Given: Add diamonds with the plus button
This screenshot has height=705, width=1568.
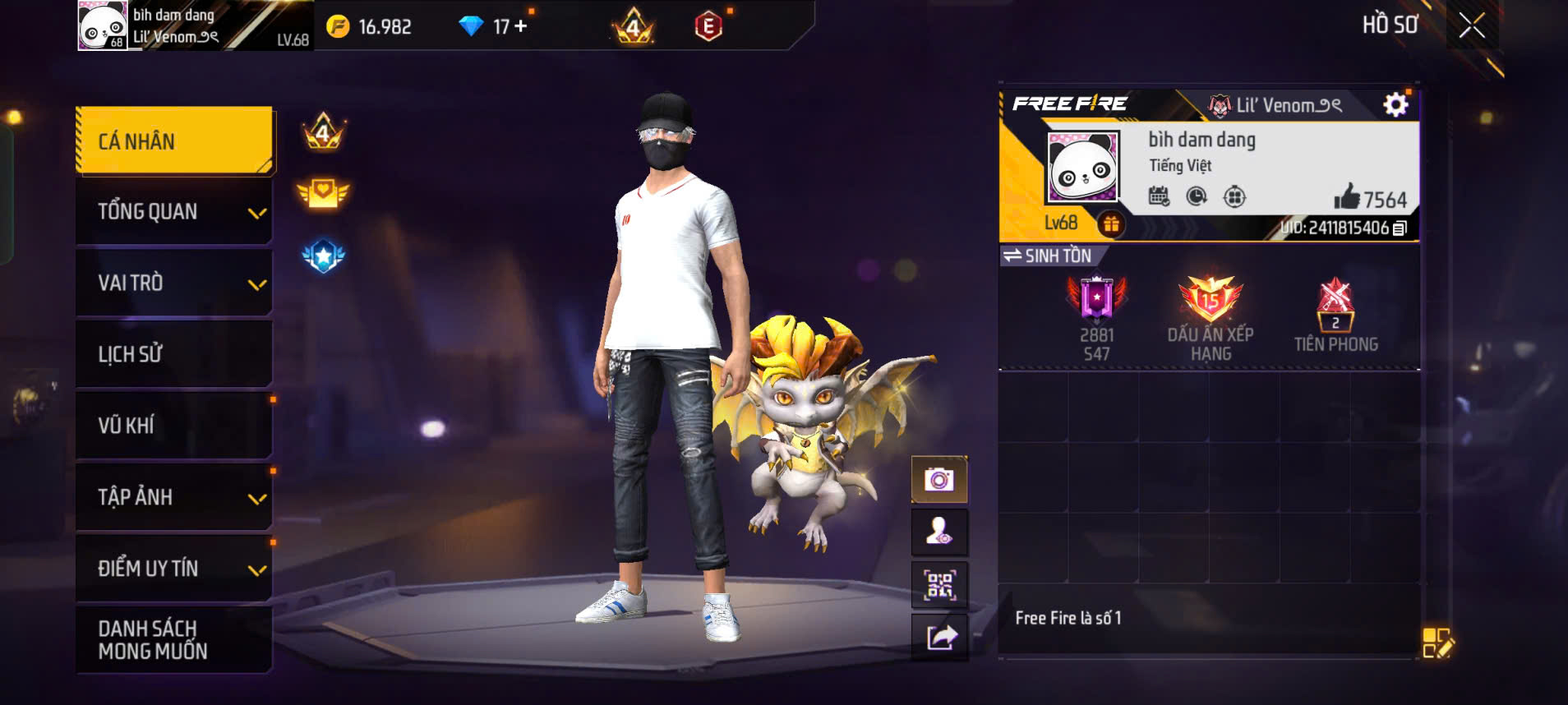Looking at the screenshot, I should [x=520, y=26].
